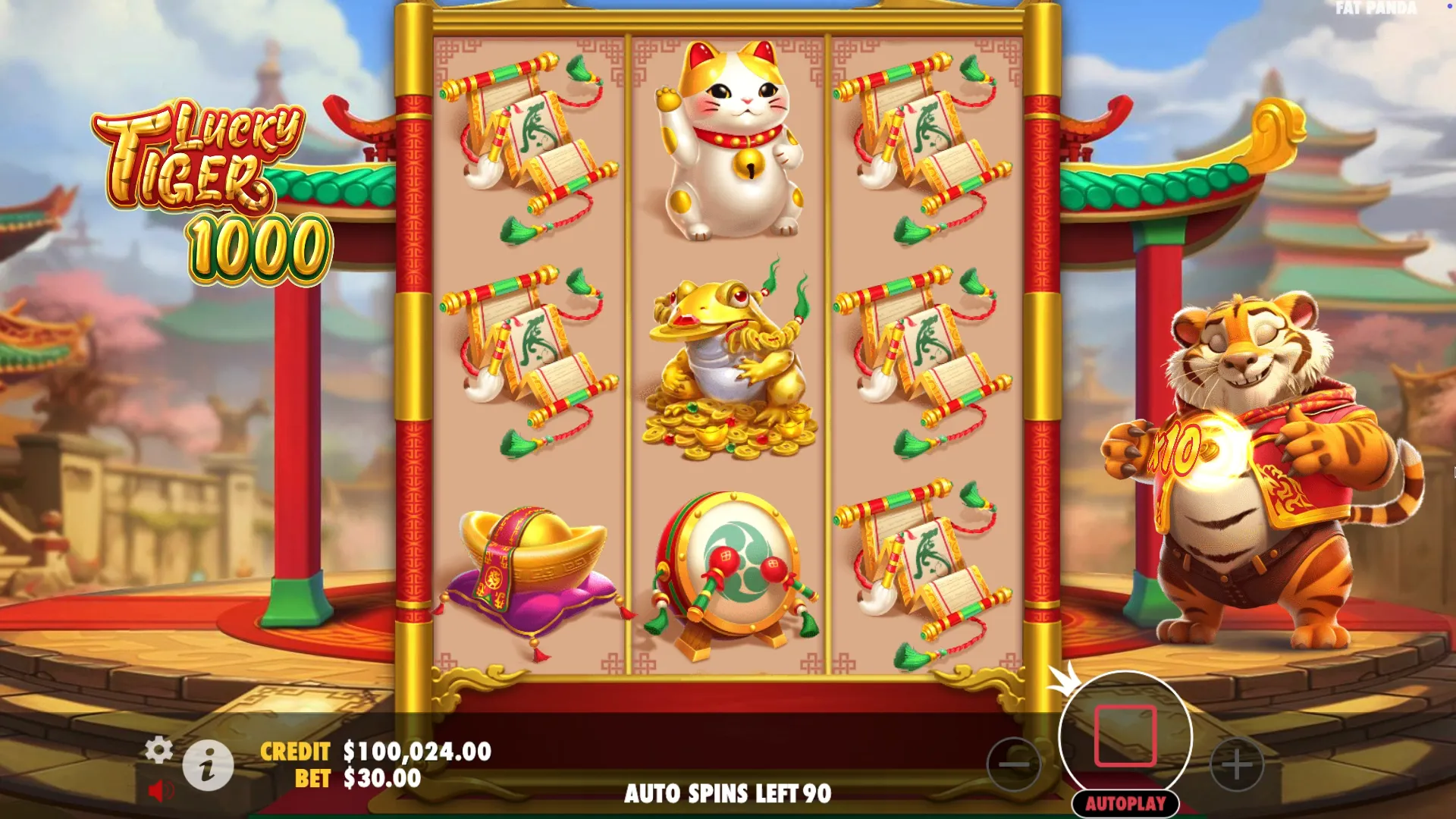Show the game info paytable

208,764
